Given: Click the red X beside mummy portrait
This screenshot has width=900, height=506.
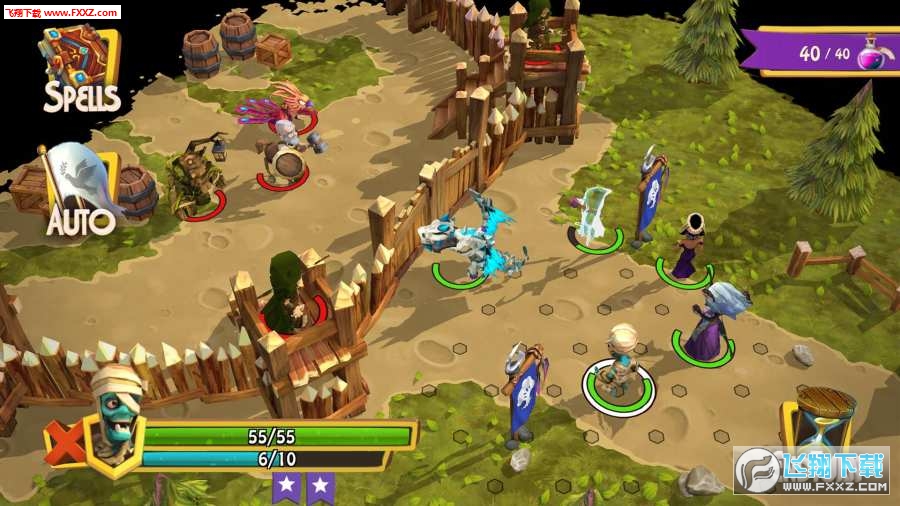Looking at the screenshot, I should coord(63,441).
